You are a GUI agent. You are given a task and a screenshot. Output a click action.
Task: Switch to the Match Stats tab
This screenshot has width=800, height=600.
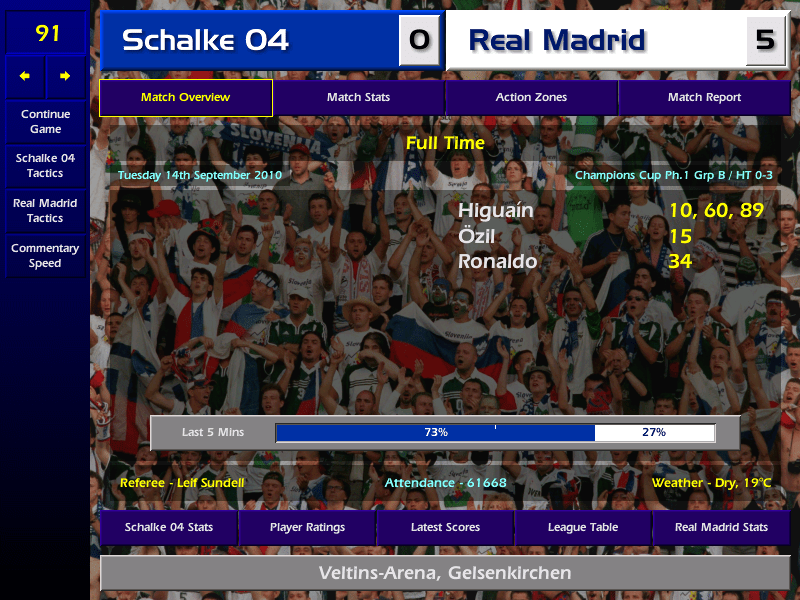point(358,97)
